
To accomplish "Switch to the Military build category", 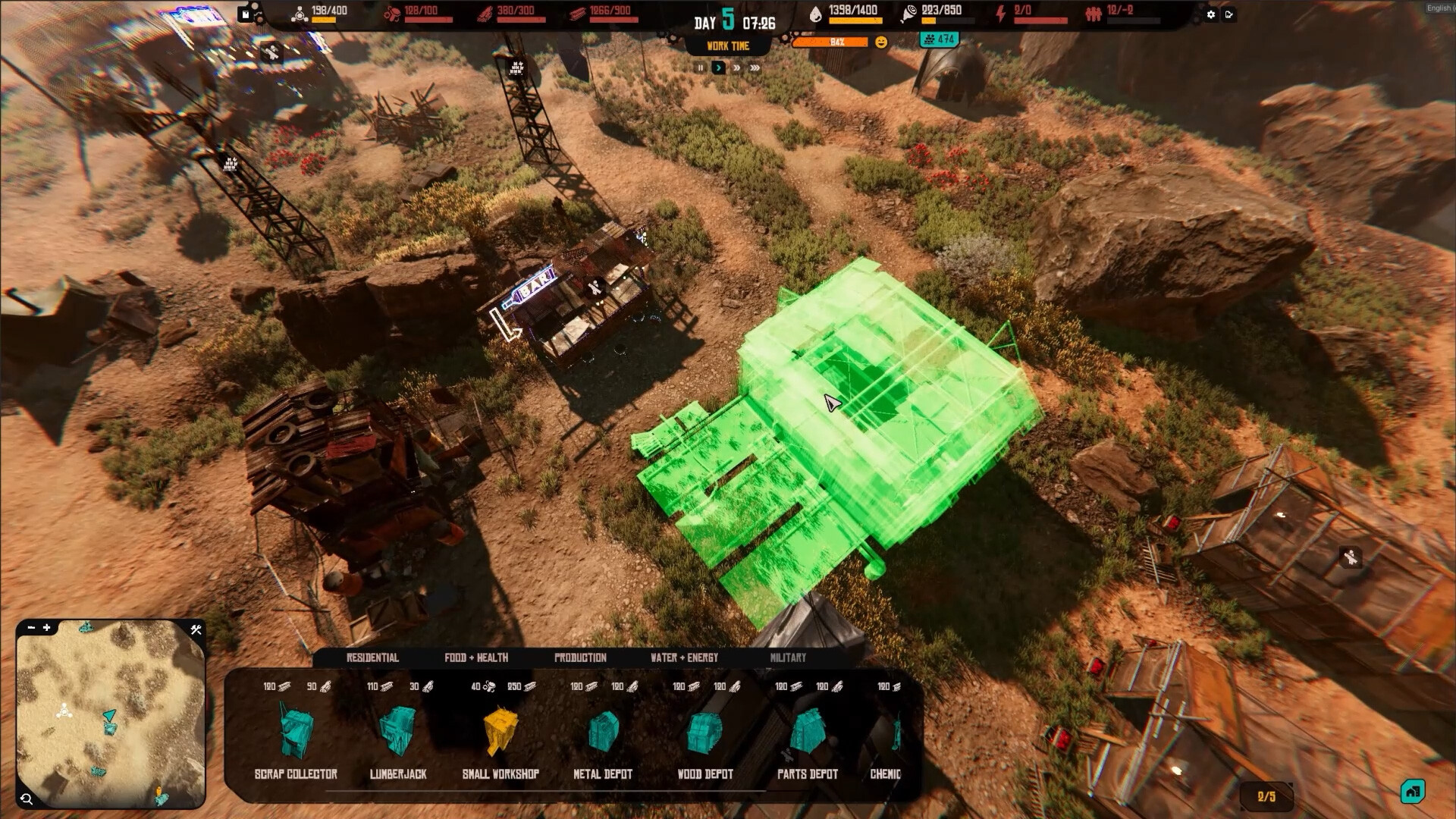I will point(788,658).
